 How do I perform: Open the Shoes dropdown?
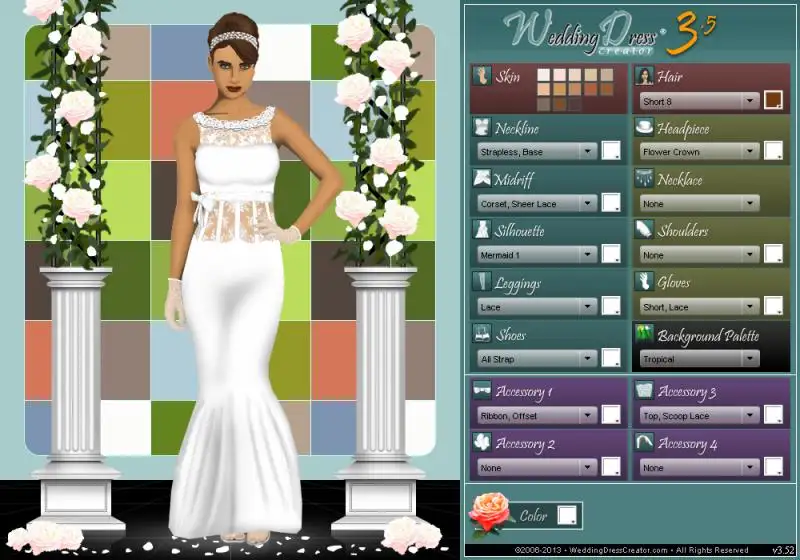pyautogui.click(x=536, y=358)
